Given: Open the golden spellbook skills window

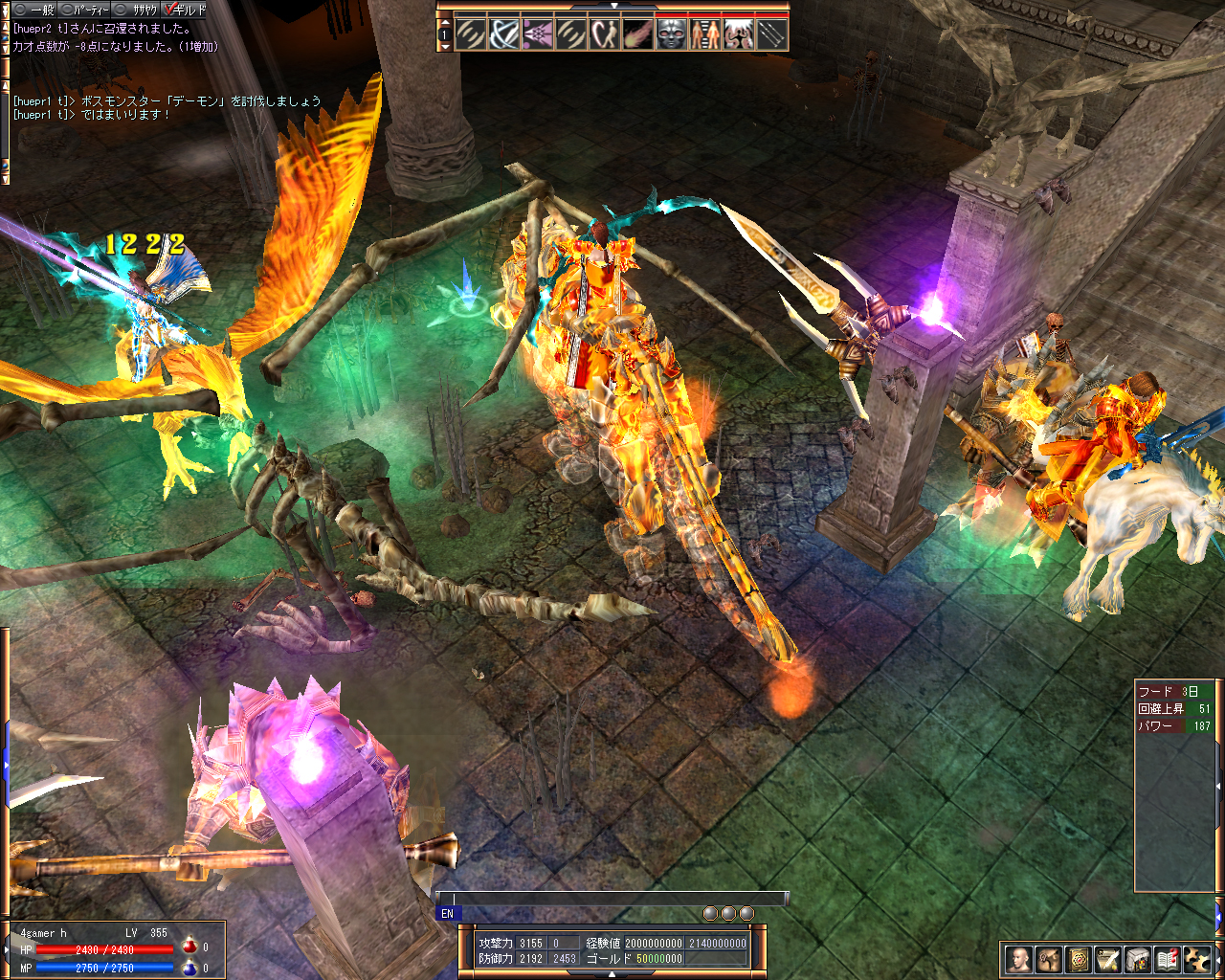Looking at the screenshot, I should coord(1080,959).
